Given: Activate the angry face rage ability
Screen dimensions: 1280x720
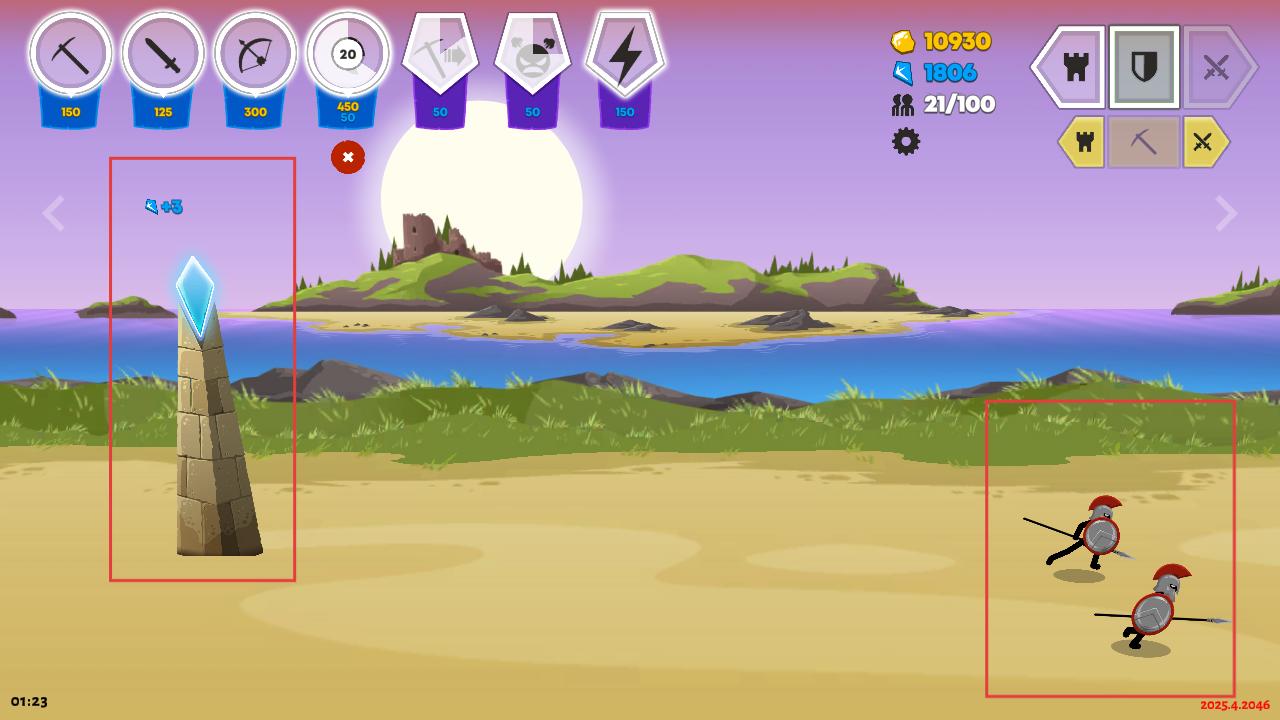Looking at the screenshot, I should (532, 55).
